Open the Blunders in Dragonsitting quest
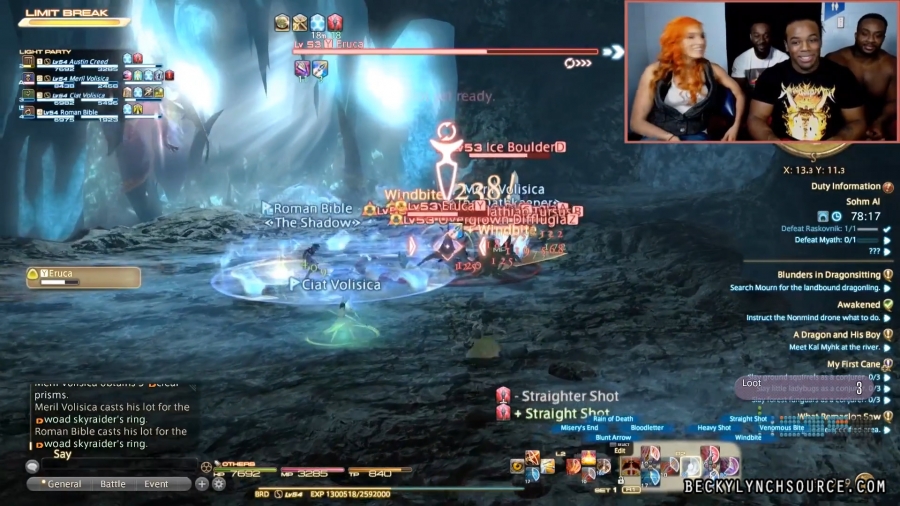Viewport: 900px width, 506px height. [829, 275]
